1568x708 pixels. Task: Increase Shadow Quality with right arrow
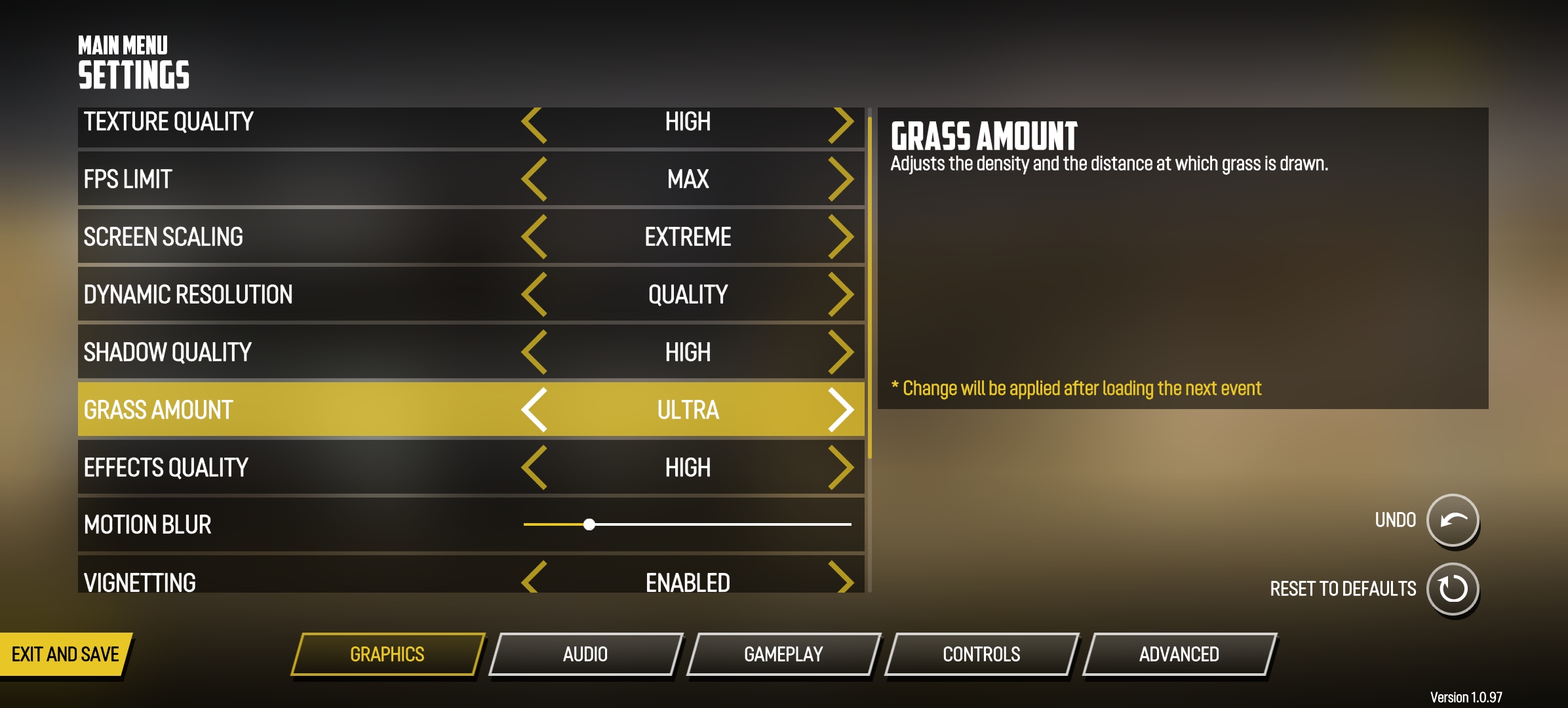(x=841, y=352)
